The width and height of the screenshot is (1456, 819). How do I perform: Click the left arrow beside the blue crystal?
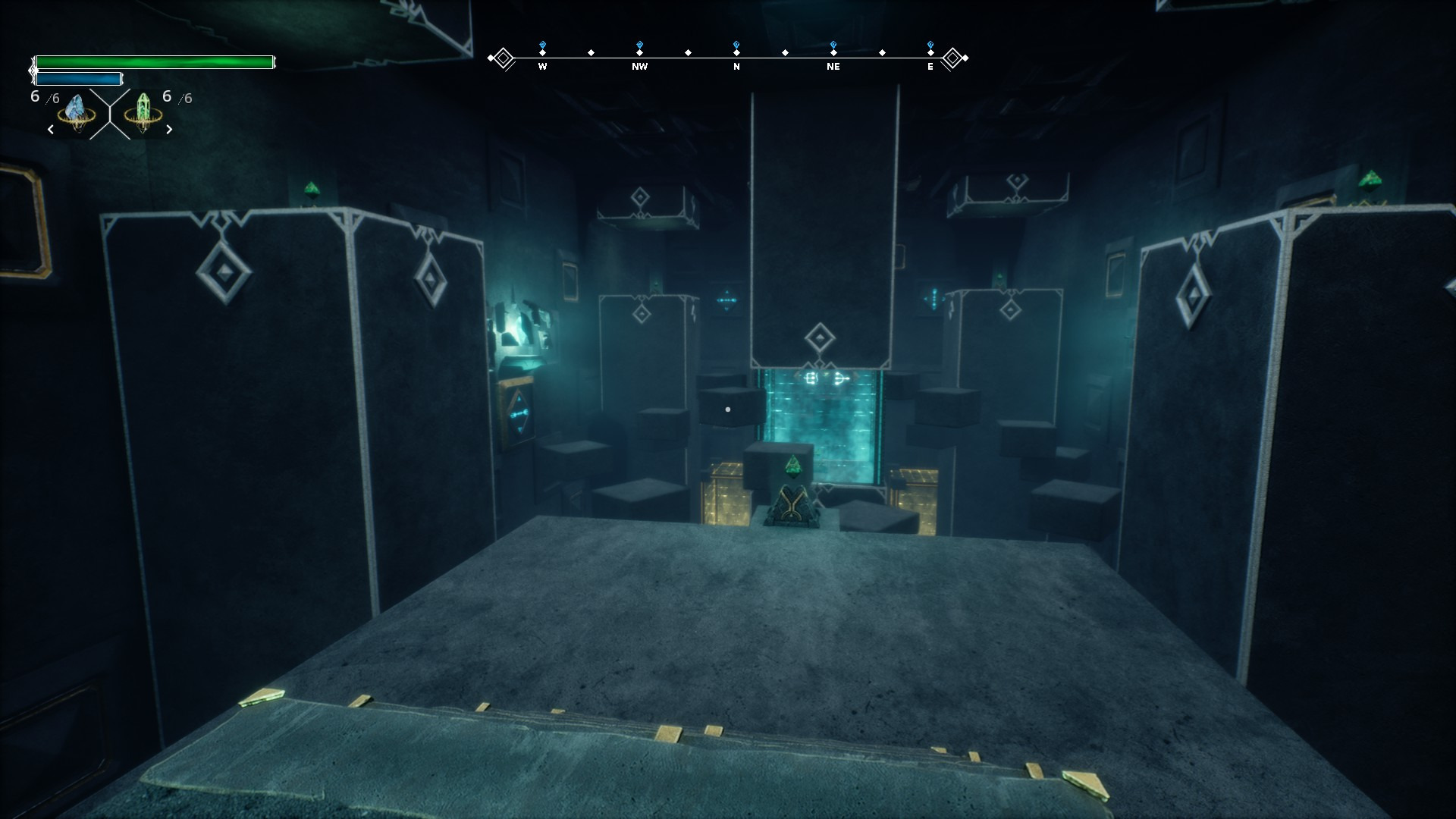[x=51, y=130]
